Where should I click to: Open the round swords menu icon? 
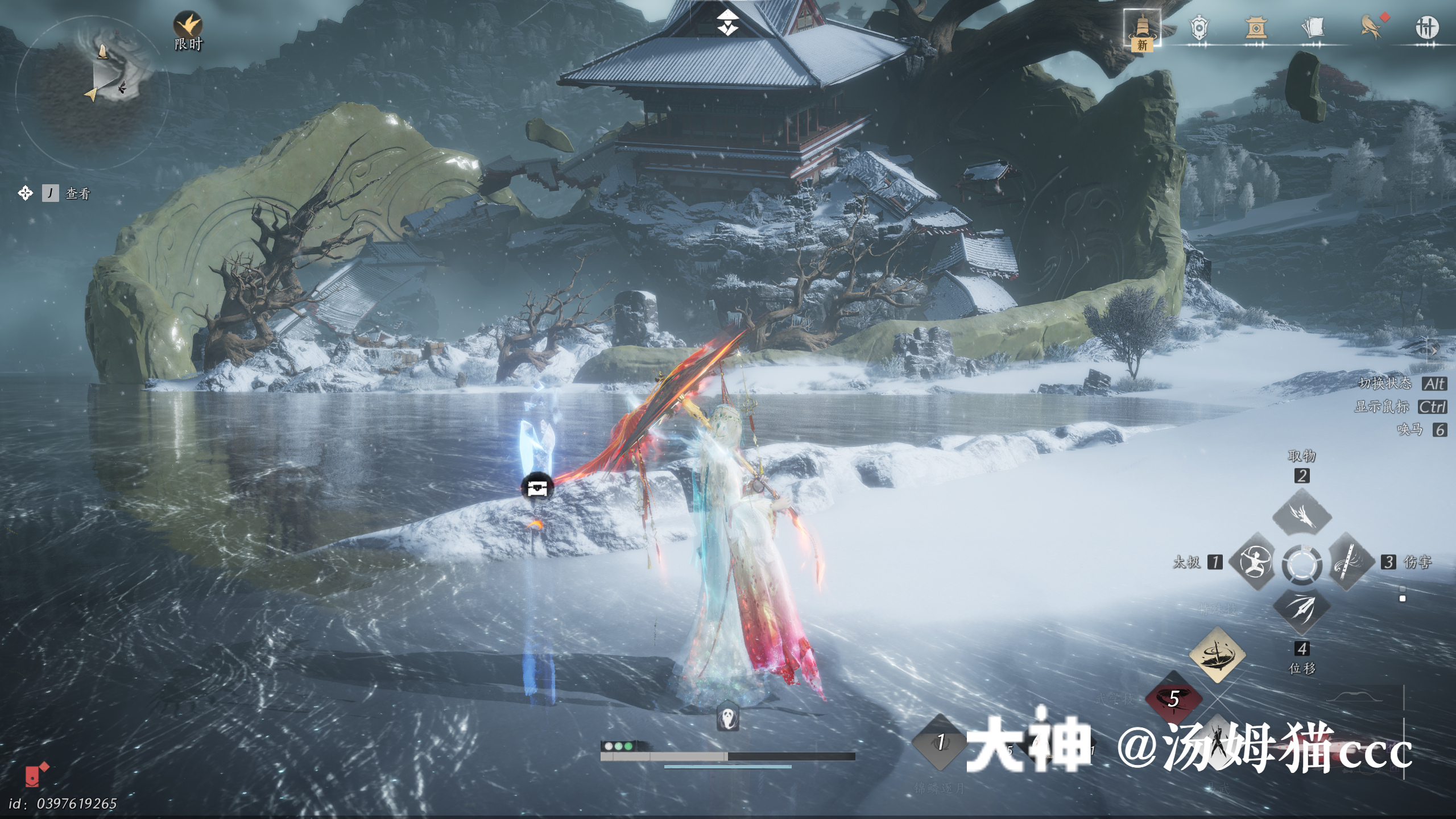(x=1426, y=27)
